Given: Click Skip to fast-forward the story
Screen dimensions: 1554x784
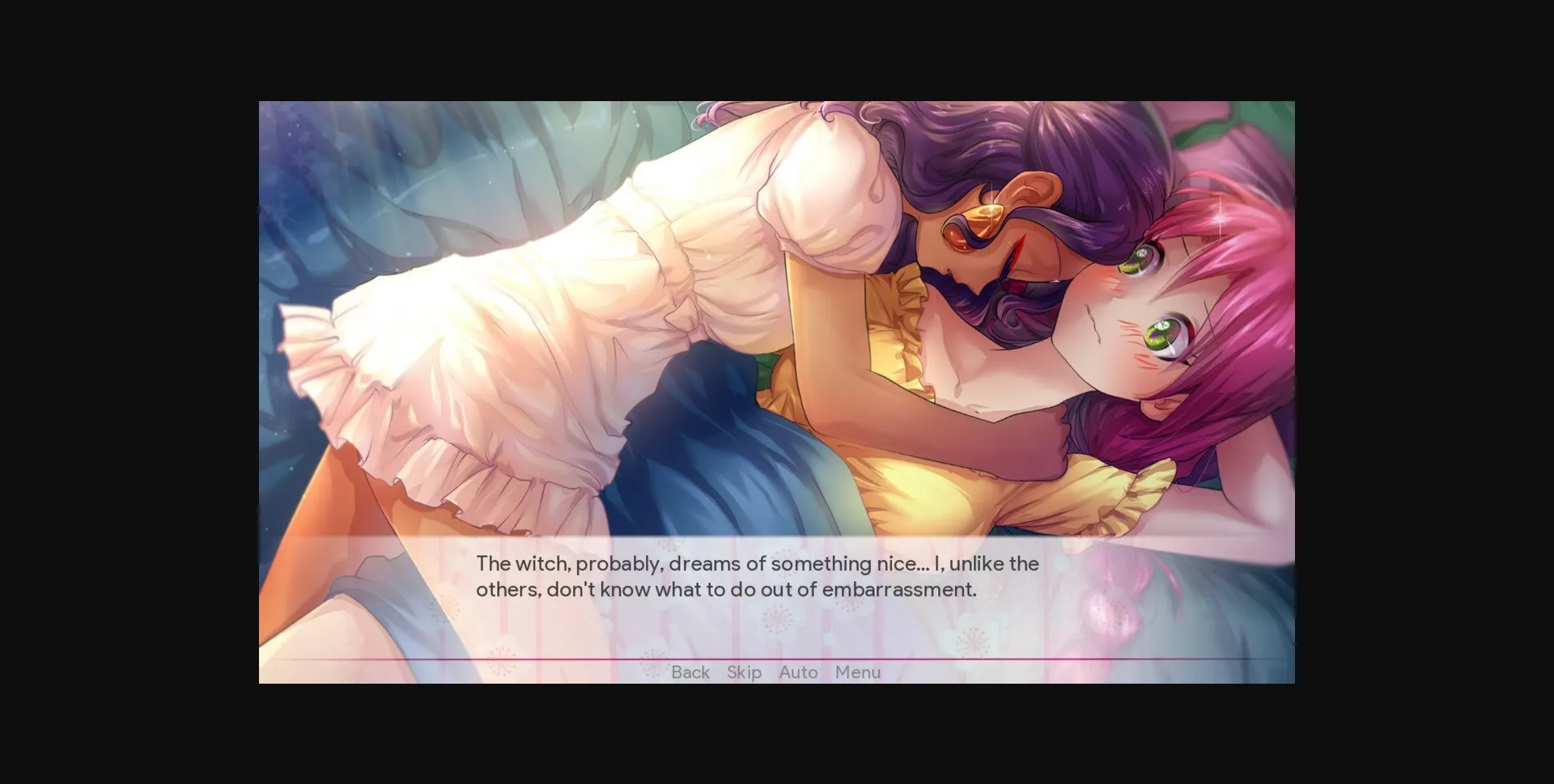Looking at the screenshot, I should (x=744, y=672).
